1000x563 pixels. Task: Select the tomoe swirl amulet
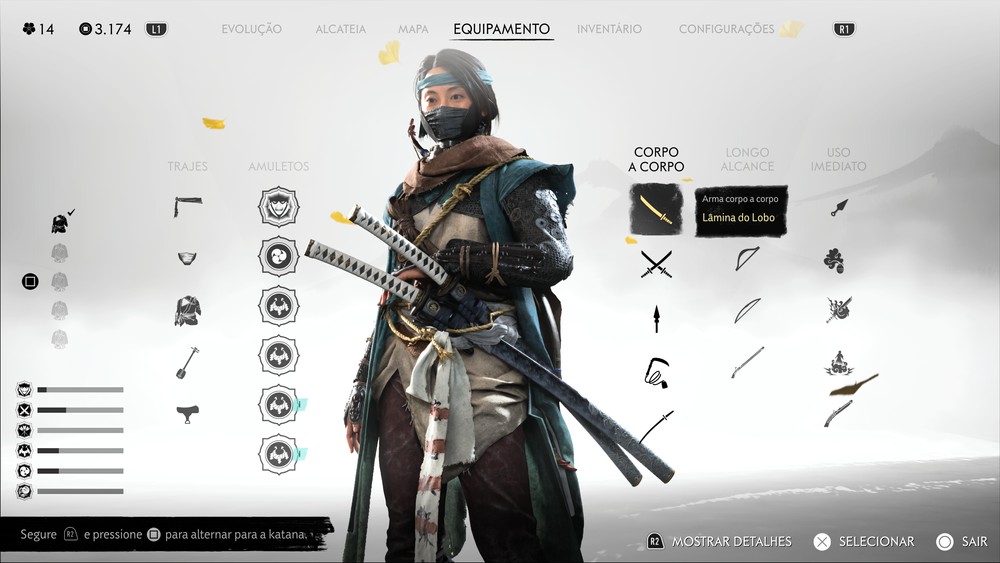(278, 256)
